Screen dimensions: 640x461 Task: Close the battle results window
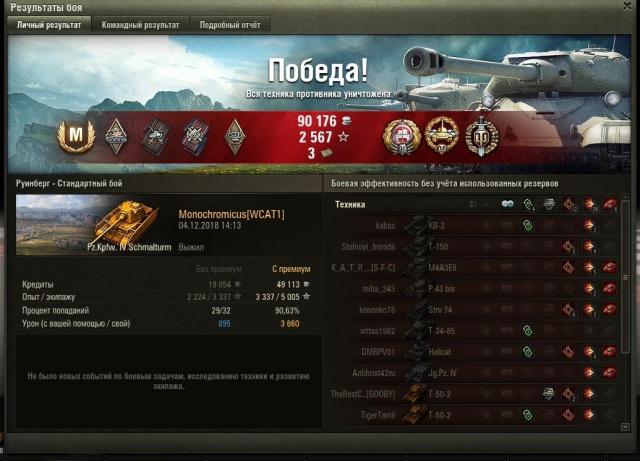tap(627, 7)
